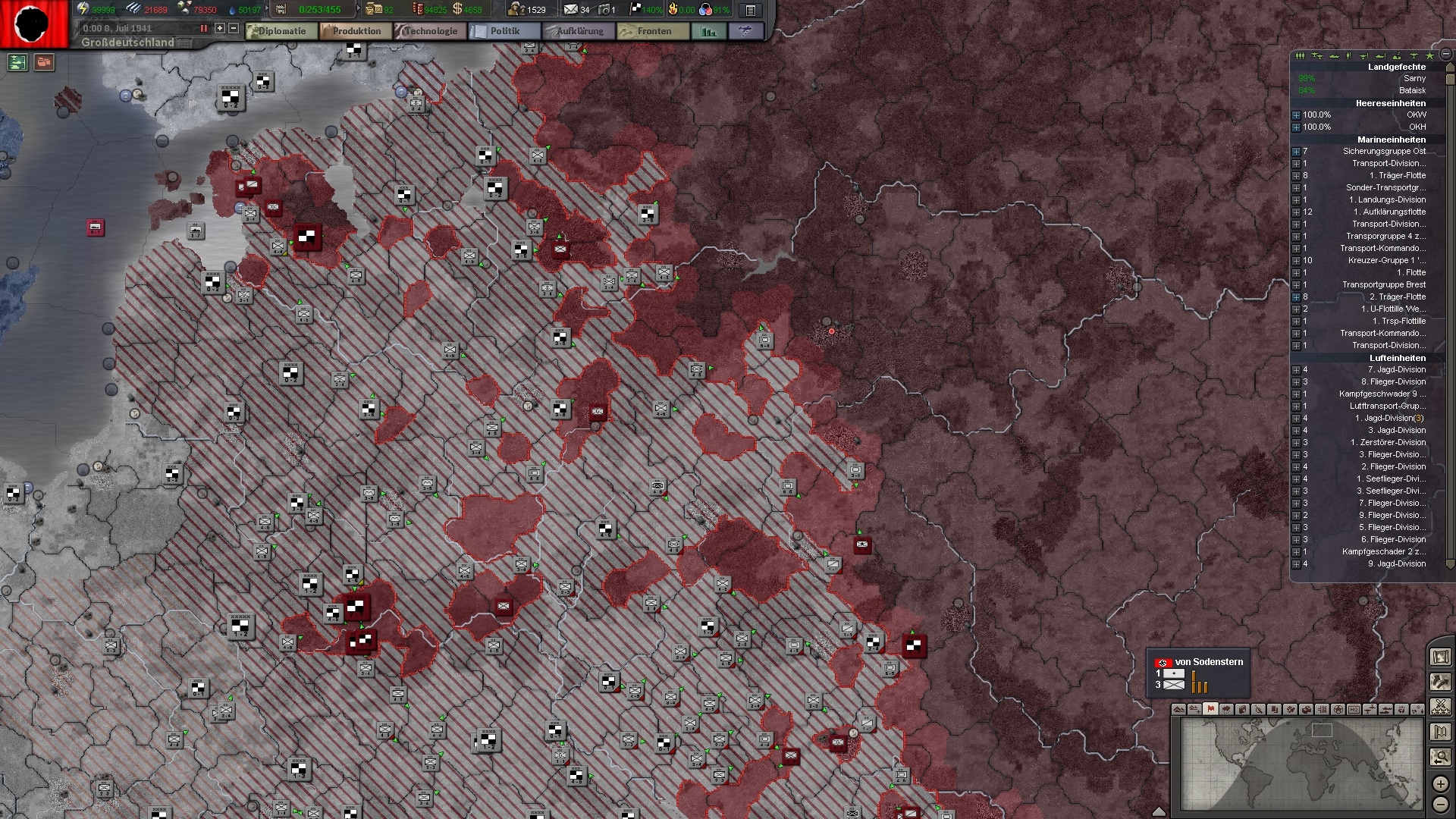Open the air units map mode
The image size is (1456, 819).
(1371, 711)
